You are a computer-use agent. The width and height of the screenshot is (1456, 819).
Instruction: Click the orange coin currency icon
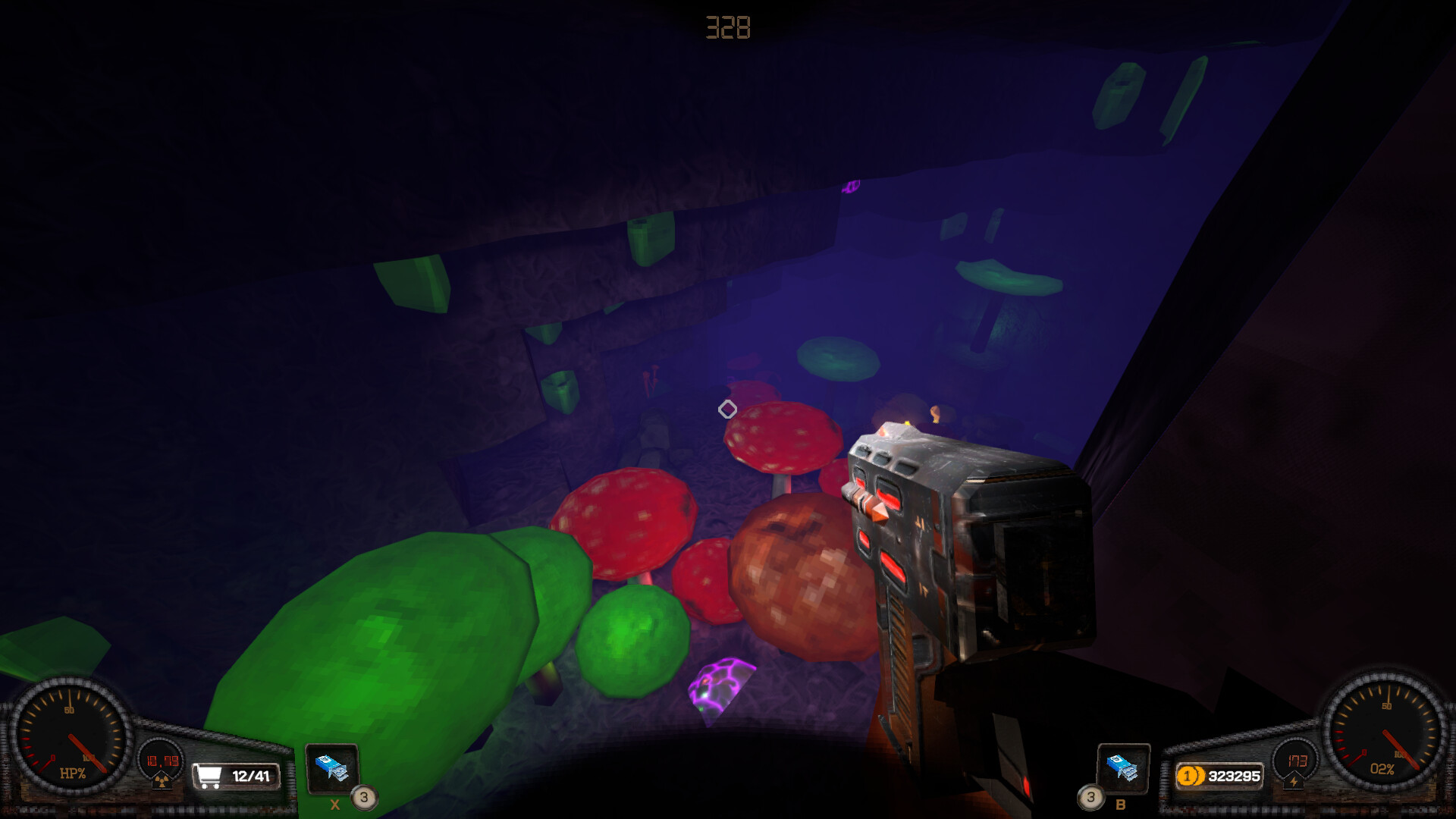click(1190, 776)
